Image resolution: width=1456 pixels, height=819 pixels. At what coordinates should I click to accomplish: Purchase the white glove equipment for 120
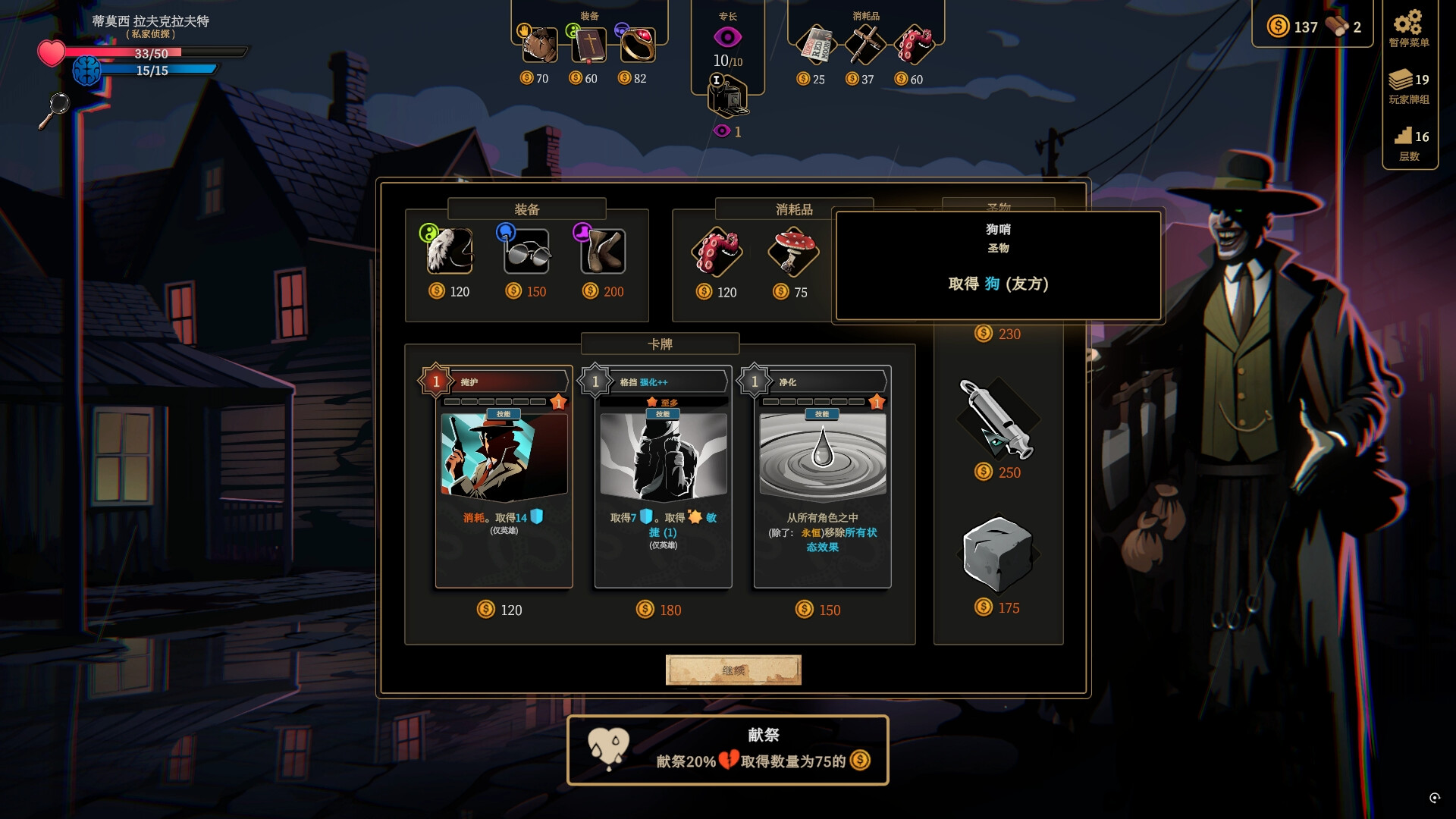(449, 252)
